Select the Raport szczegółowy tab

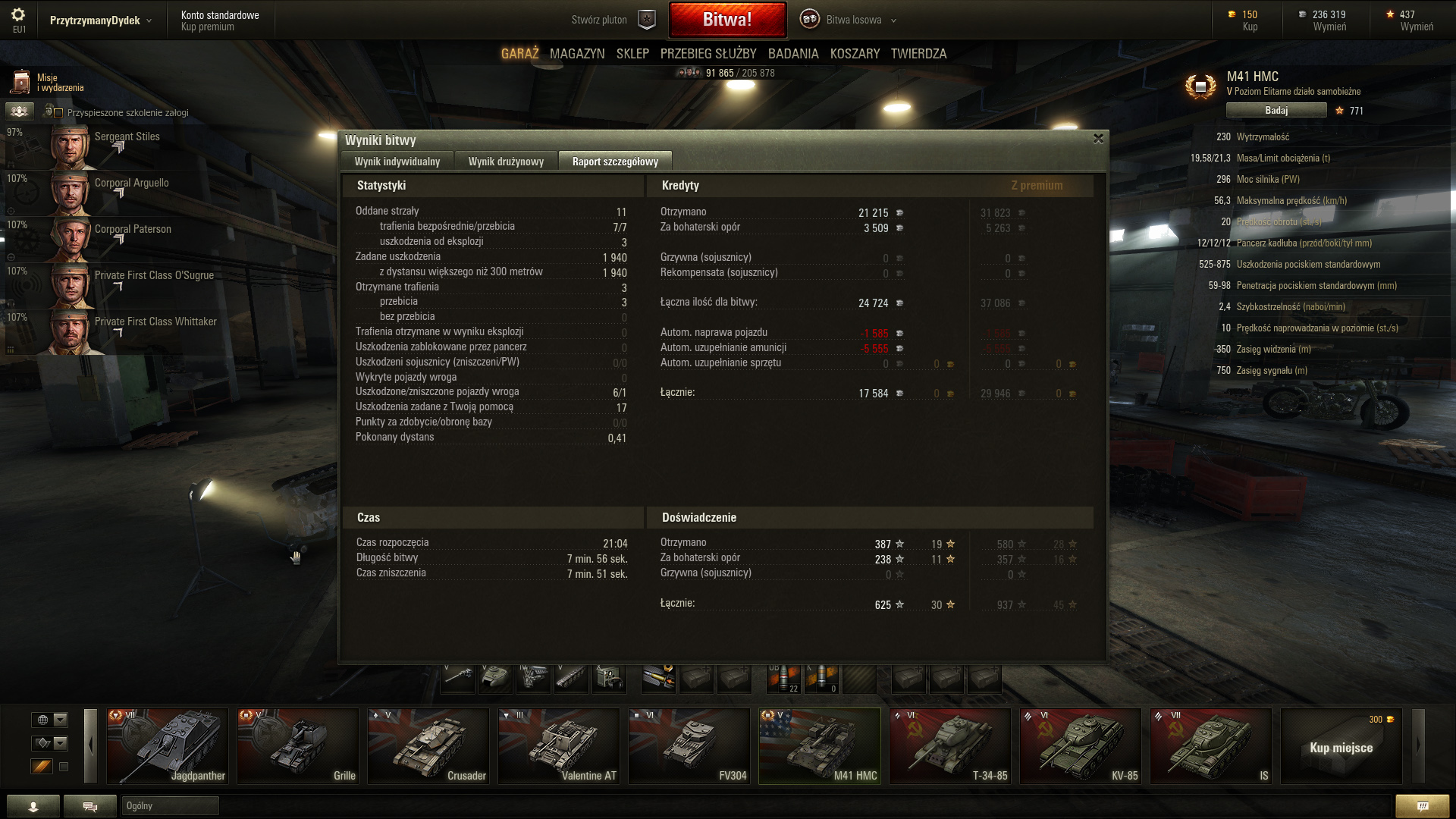point(615,162)
